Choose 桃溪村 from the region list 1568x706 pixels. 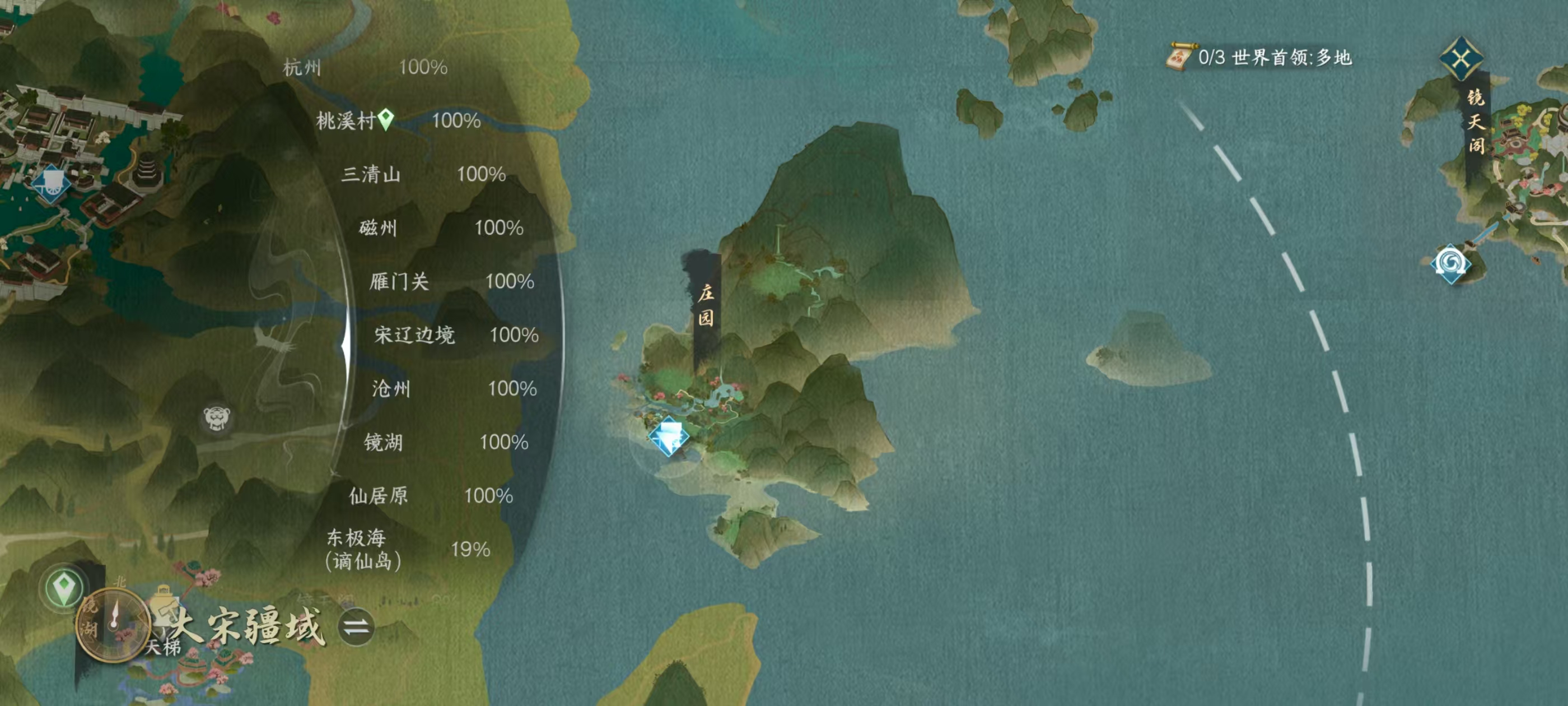tap(345, 120)
